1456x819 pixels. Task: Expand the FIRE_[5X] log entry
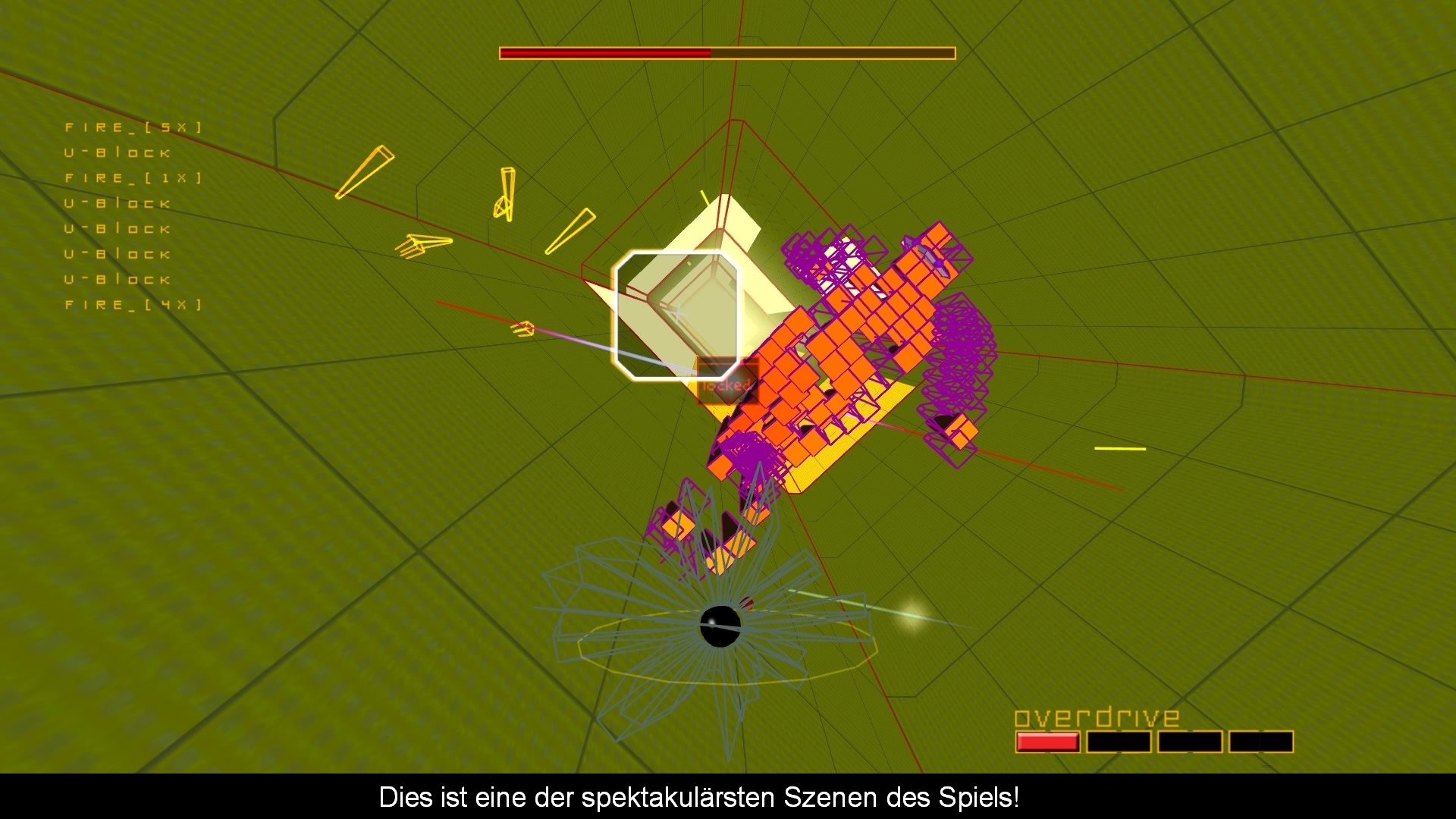click(x=133, y=127)
